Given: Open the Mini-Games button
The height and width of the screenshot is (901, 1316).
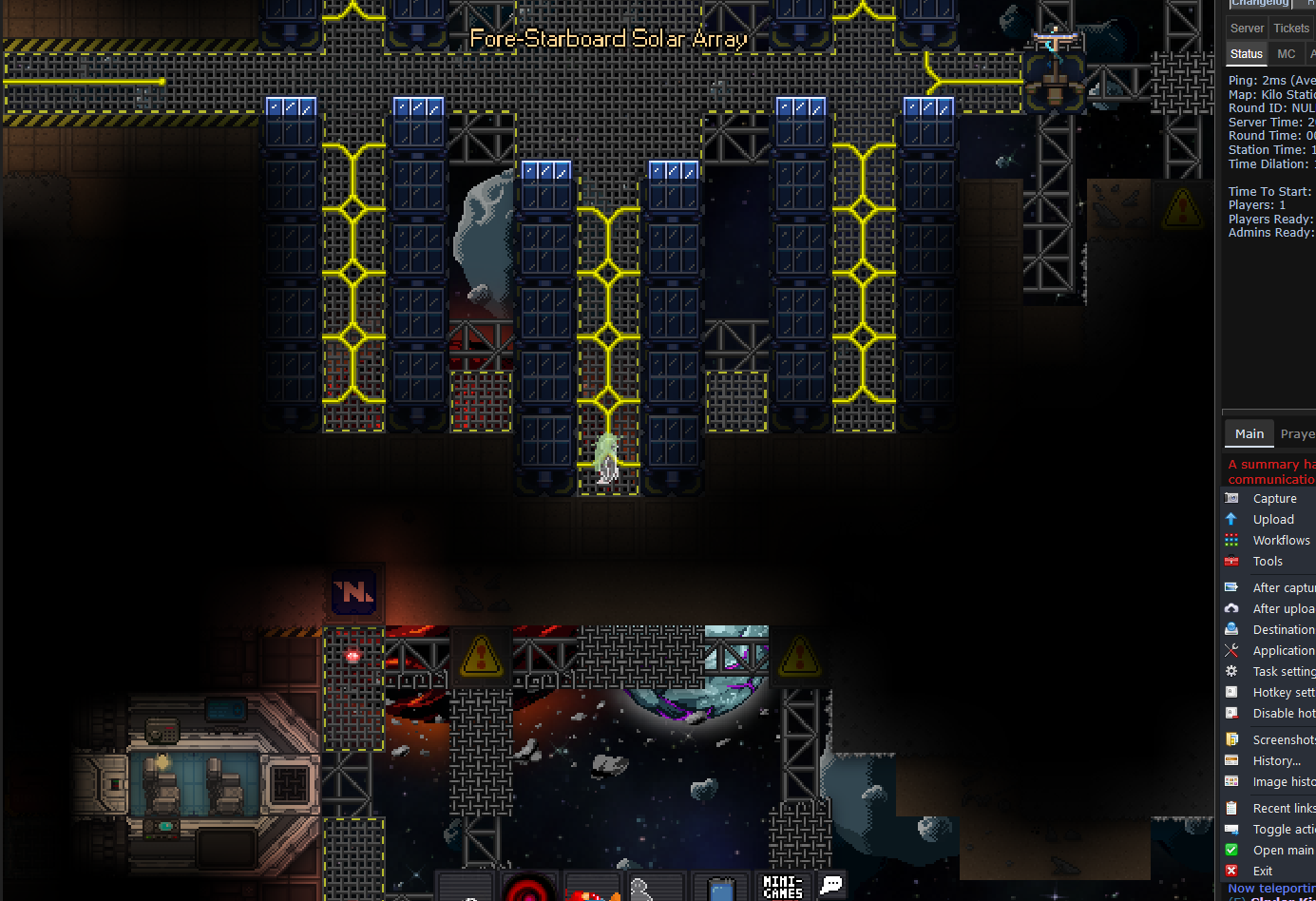Looking at the screenshot, I should pos(783,887).
